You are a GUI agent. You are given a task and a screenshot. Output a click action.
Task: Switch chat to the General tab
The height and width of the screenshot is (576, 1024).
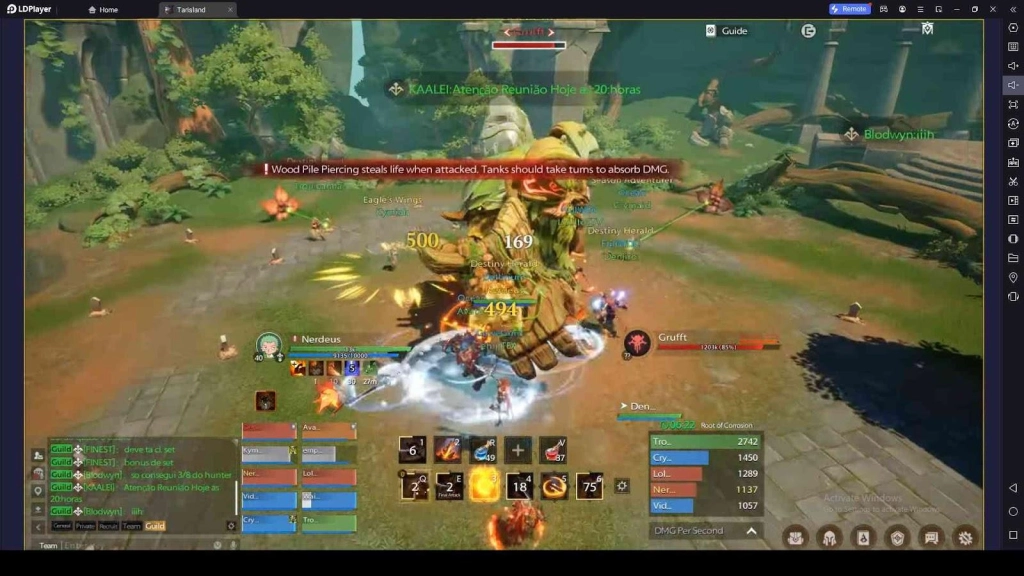[x=62, y=526]
